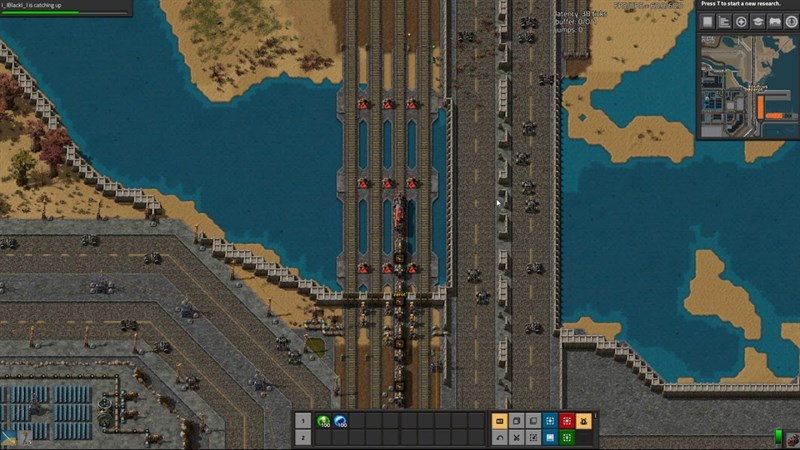Select the green item in the quickbar
The width and height of the screenshot is (800, 450).
pos(323,422)
